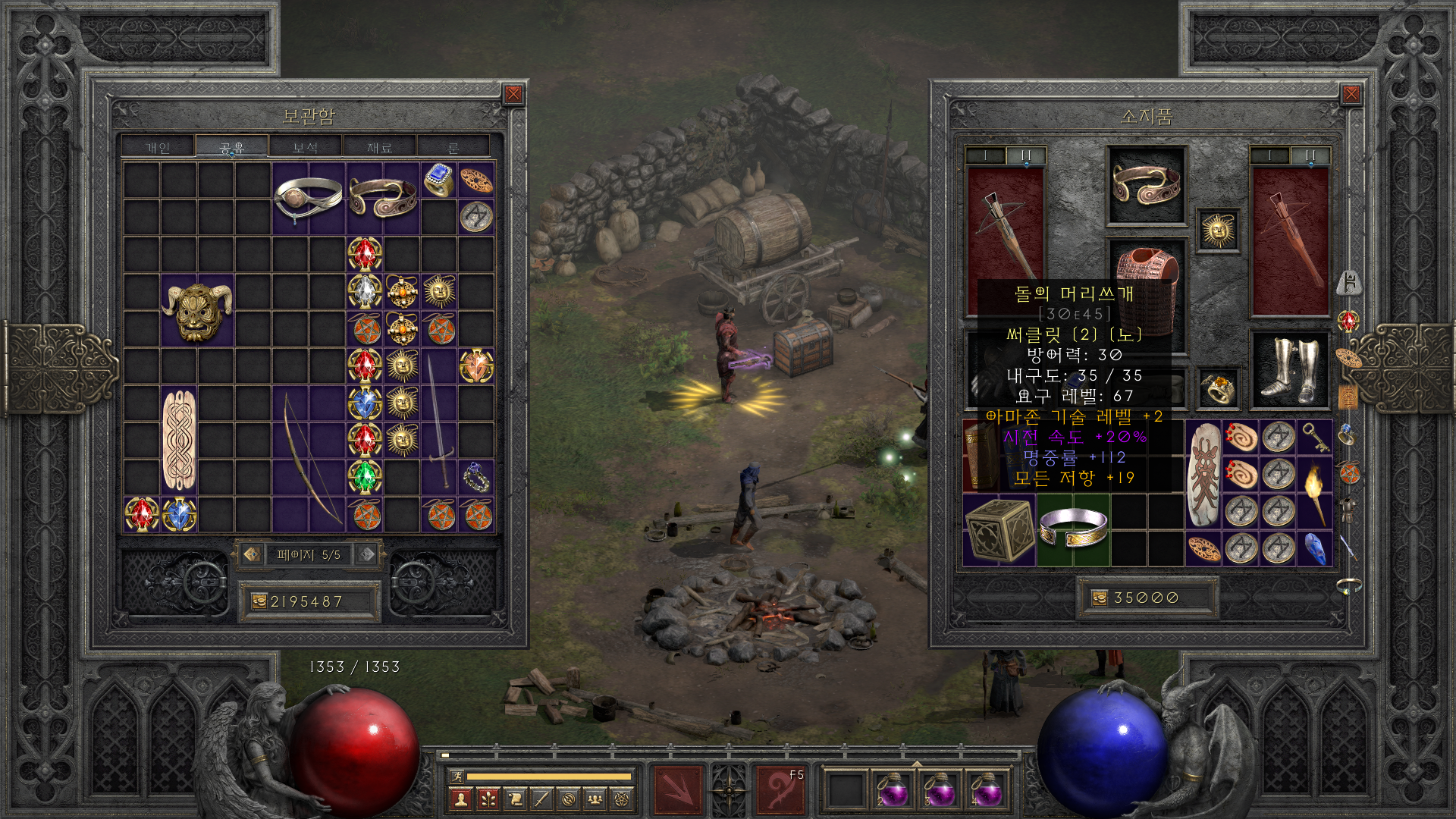This screenshot has height=819, width=1456.
Task: Click the inventory gold coin button
Action: click(1099, 598)
